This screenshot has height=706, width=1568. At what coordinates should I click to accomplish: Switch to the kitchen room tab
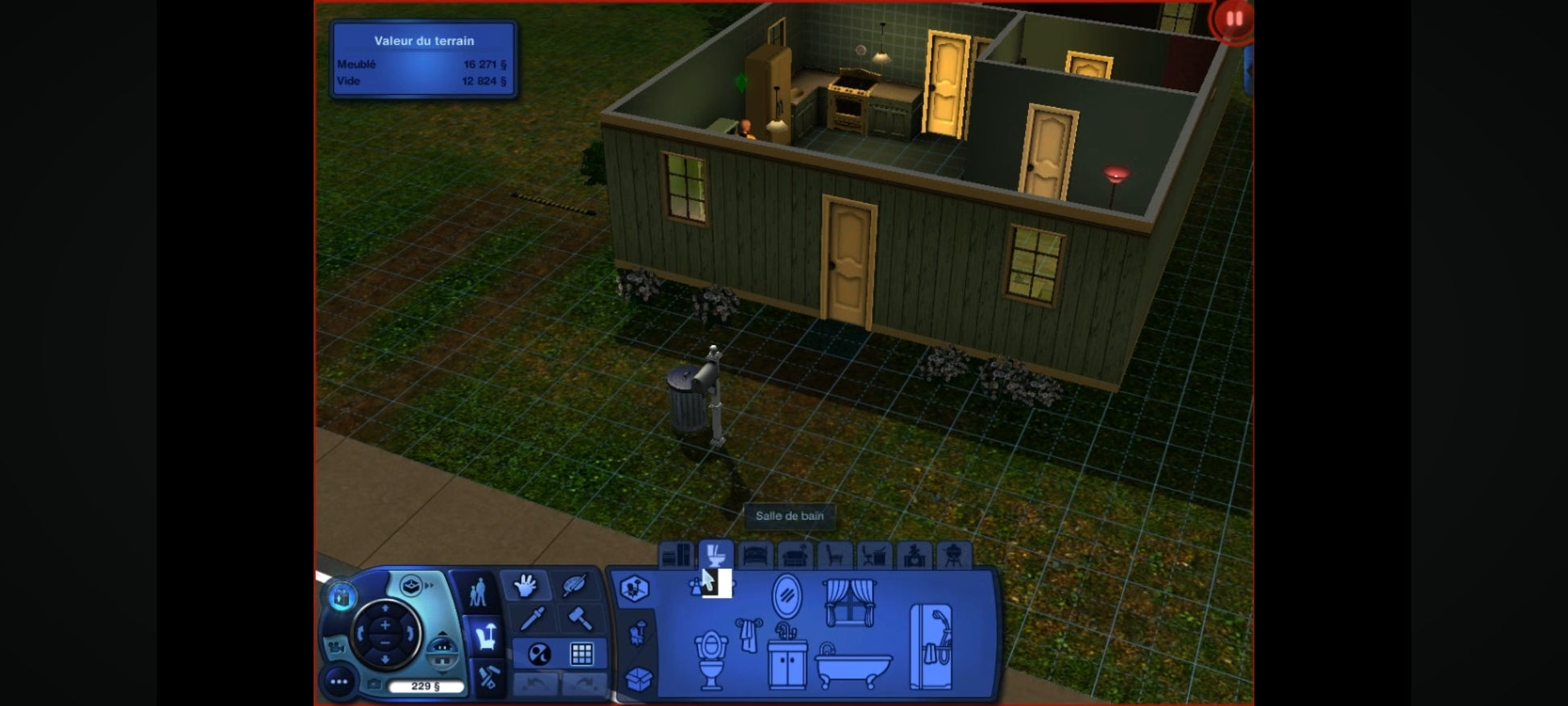(x=677, y=555)
